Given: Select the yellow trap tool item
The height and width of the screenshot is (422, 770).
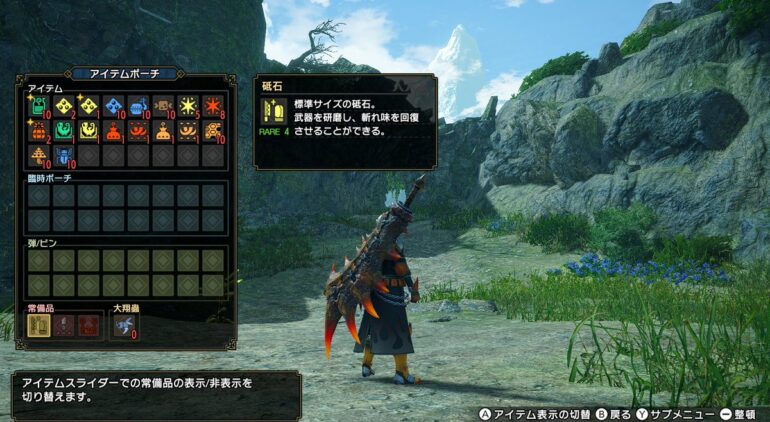Looking at the screenshot, I should tap(89, 131).
